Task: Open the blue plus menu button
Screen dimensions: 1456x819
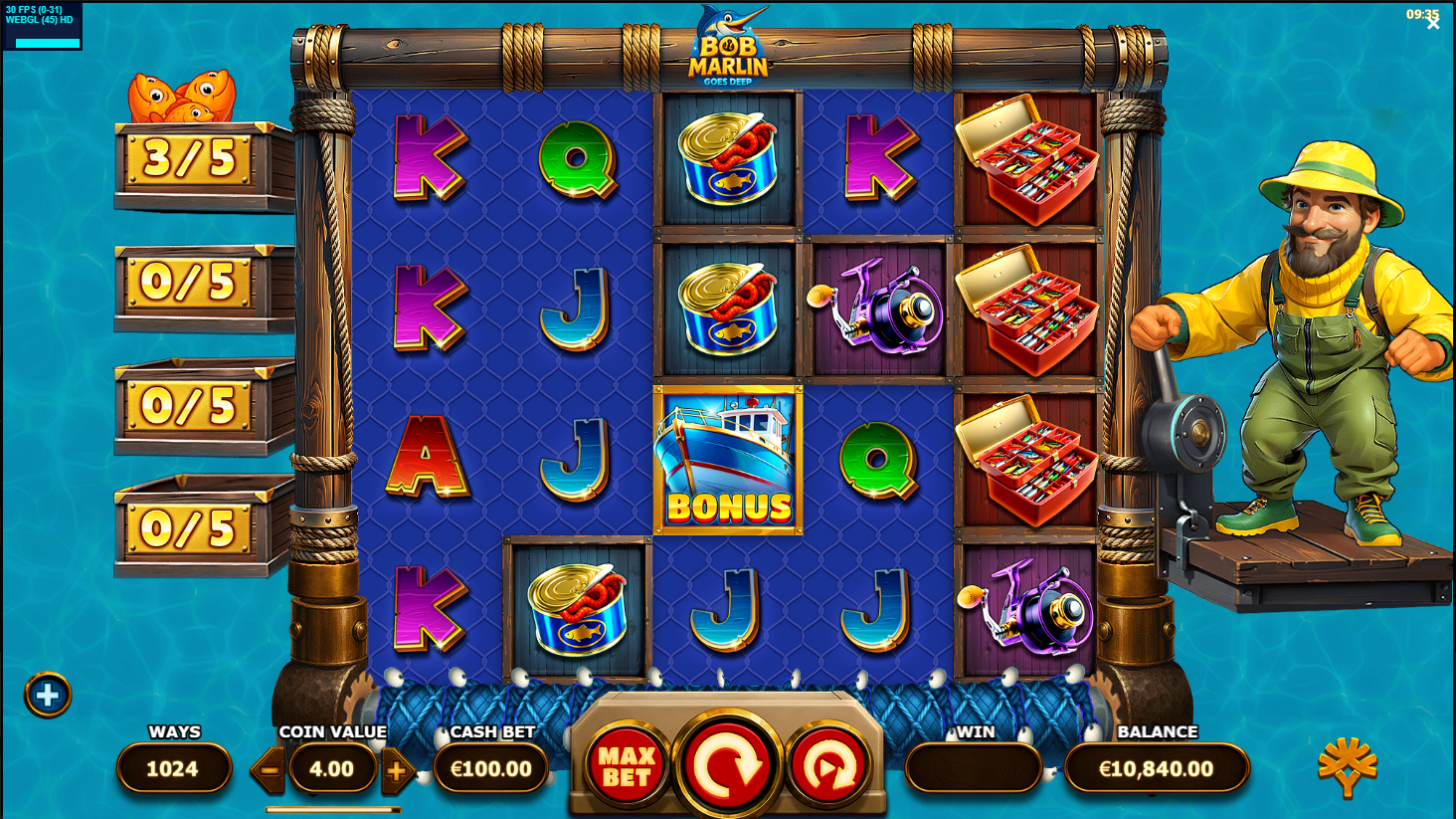Action: 48,696
